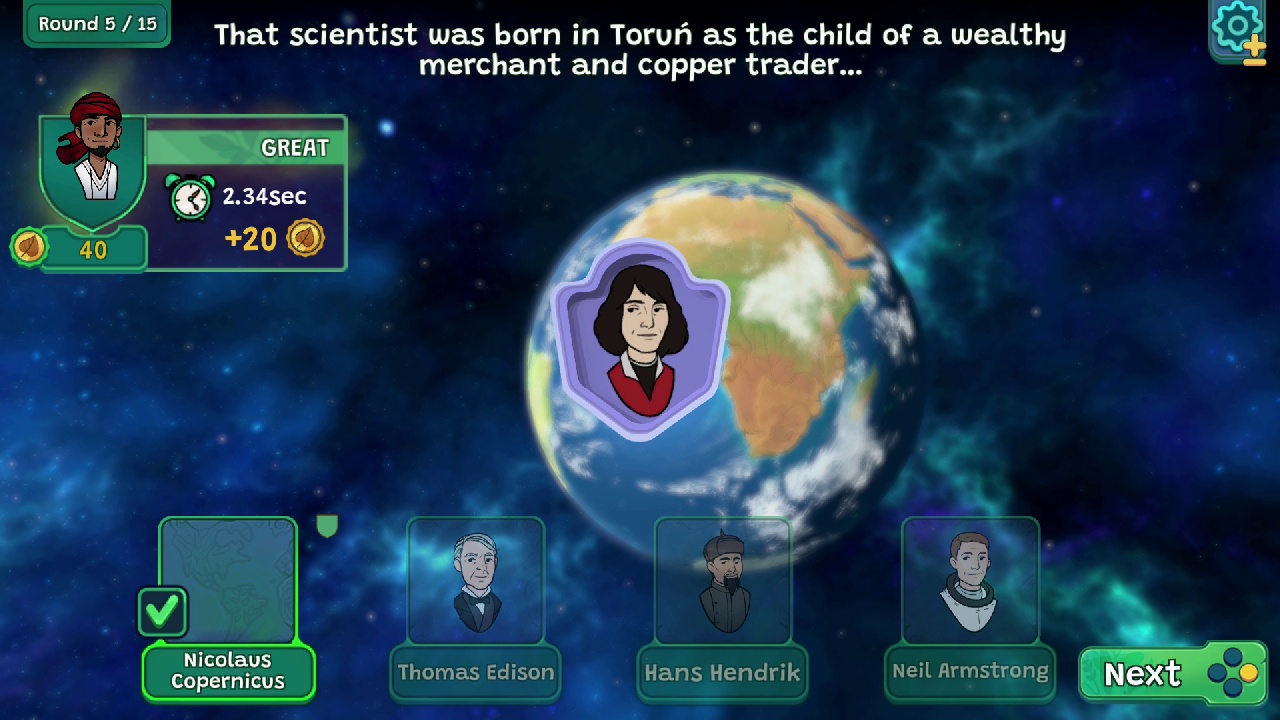Select the Thomas Edison answer card
This screenshot has width=1280, height=720.
pos(475,580)
